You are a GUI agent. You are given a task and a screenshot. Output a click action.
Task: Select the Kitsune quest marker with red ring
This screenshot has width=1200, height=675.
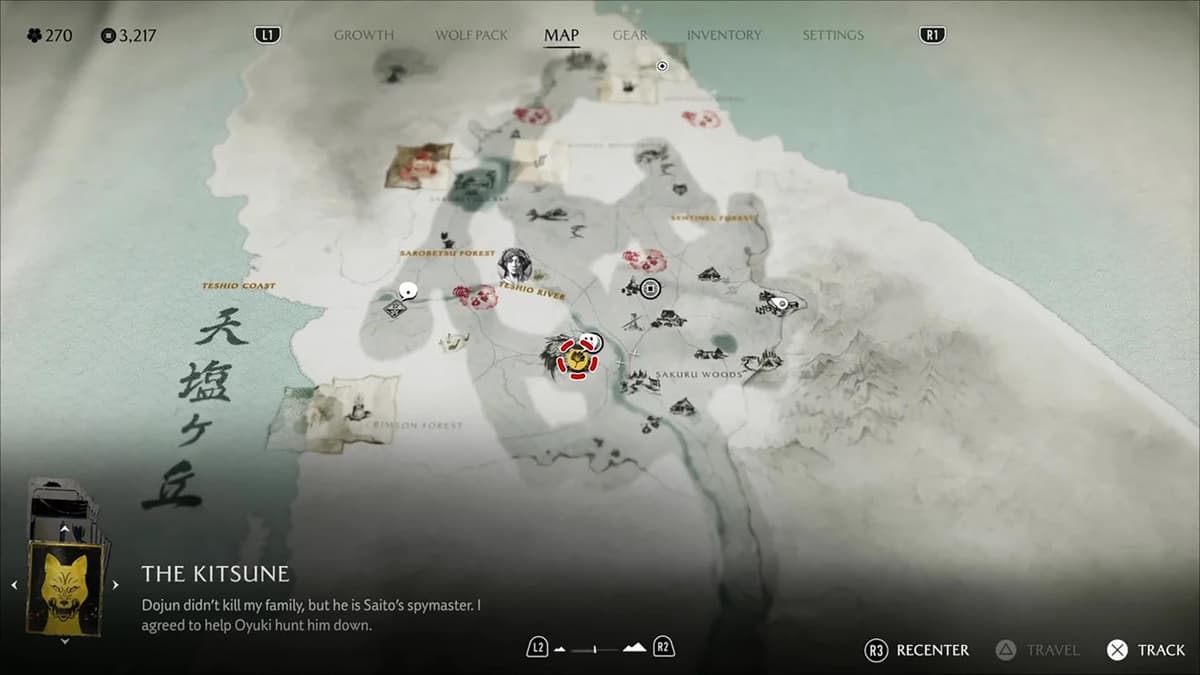[x=577, y=357]
